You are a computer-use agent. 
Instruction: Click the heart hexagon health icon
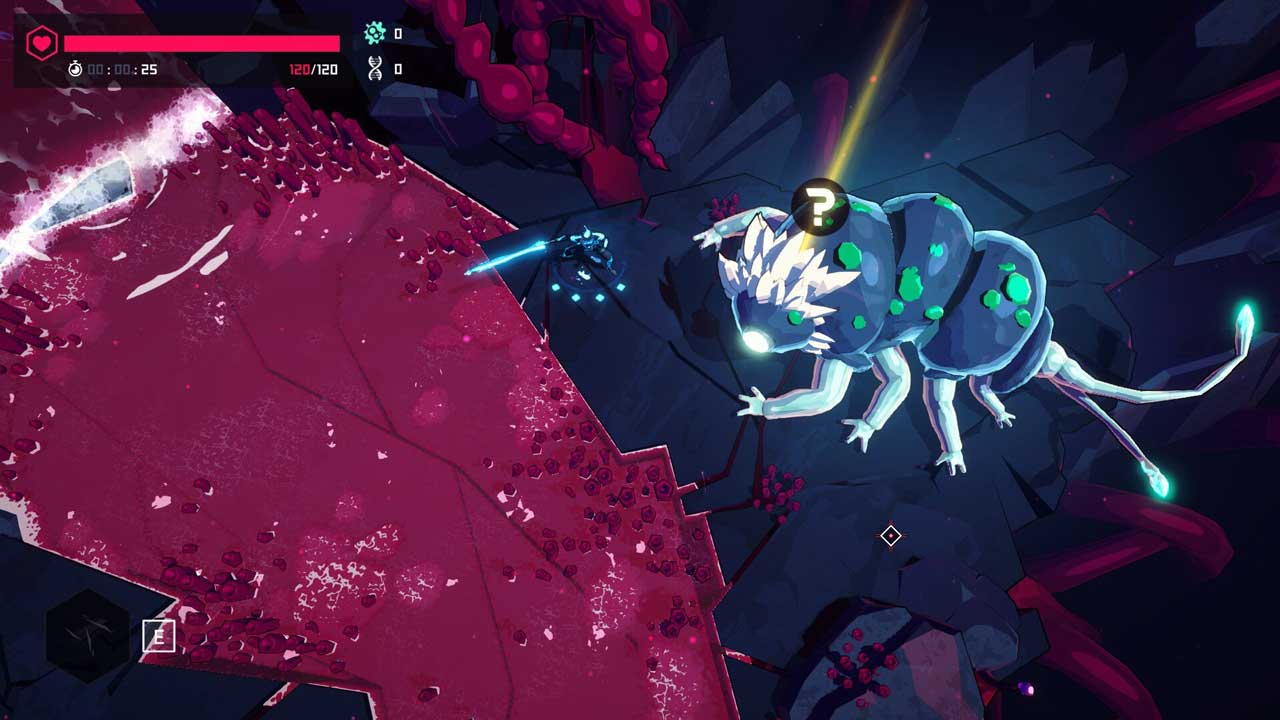coord(41,43)
